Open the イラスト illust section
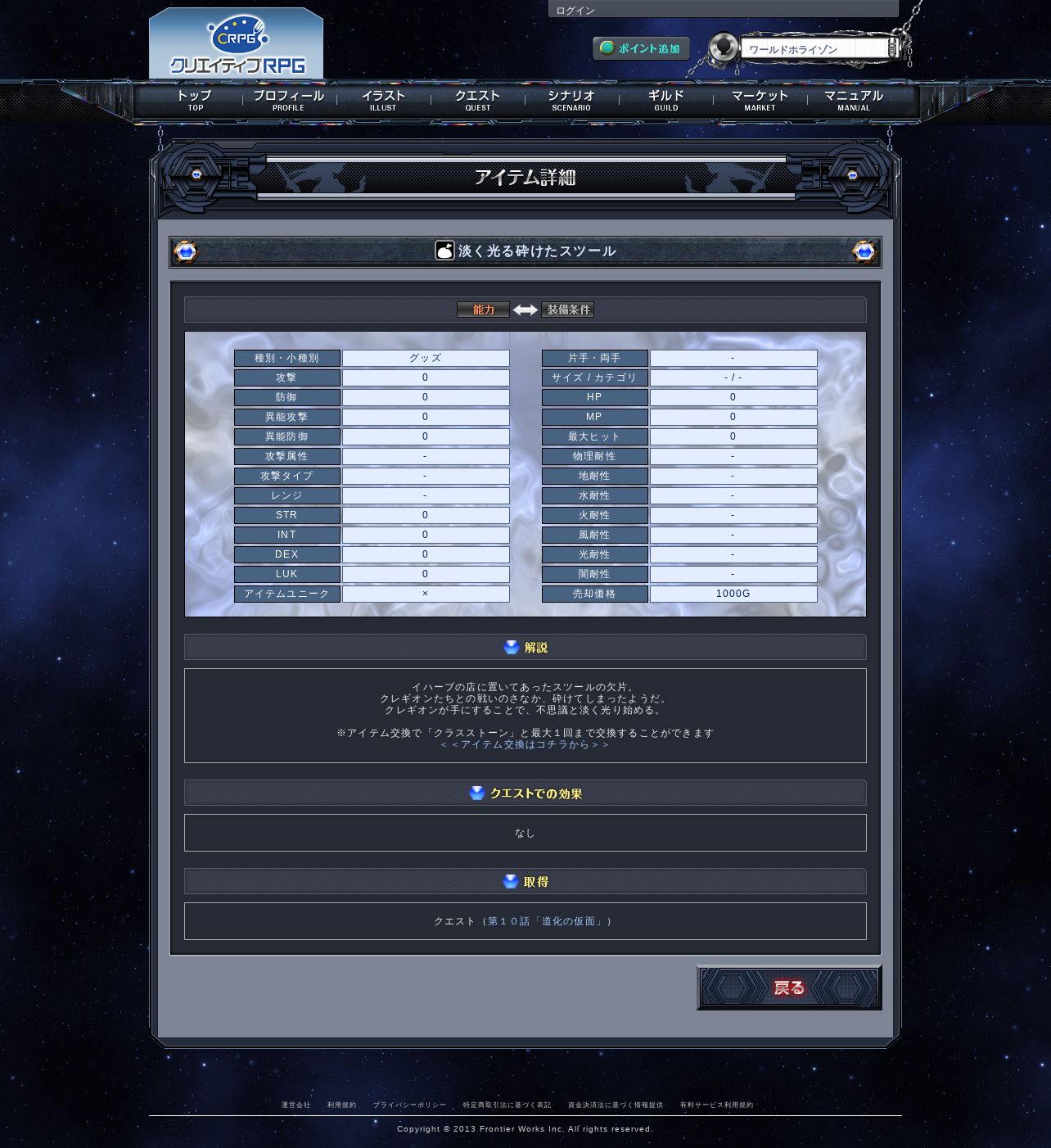This screenshot has width=1051, height=1148. point(383,100)
